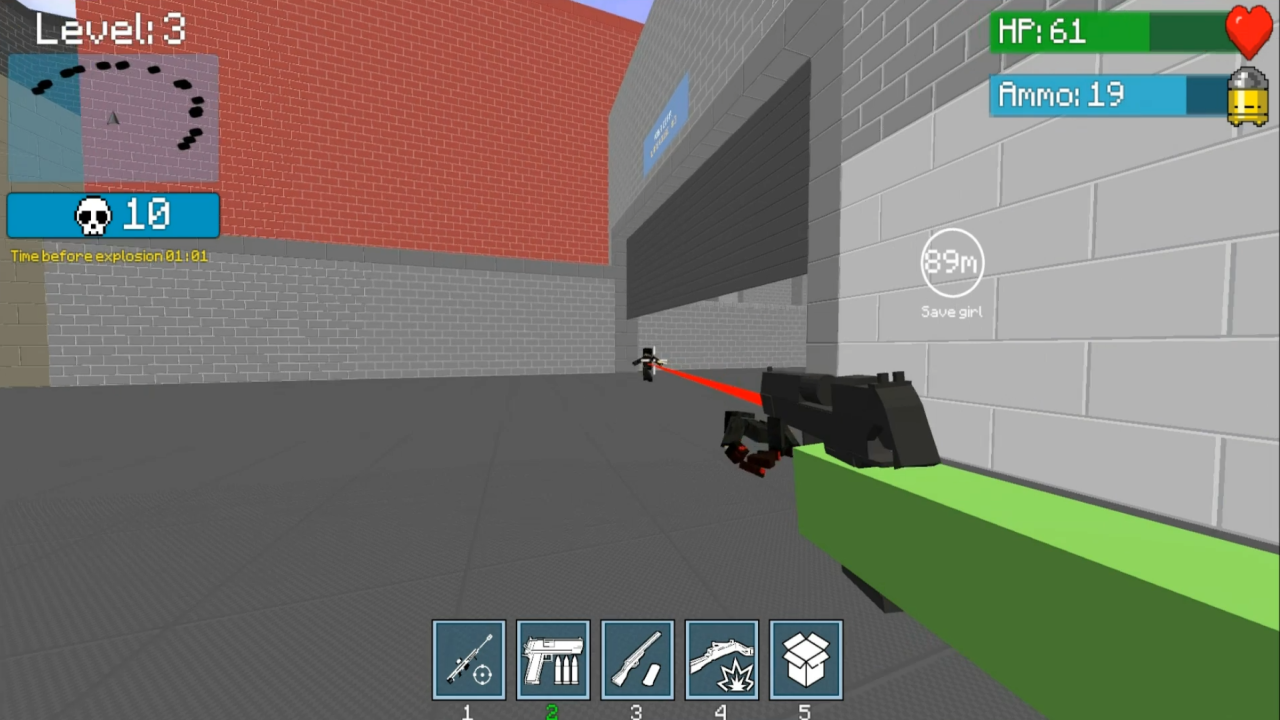Select the Level 3 label
The image size is (1280, 720).
pos(110,29)
